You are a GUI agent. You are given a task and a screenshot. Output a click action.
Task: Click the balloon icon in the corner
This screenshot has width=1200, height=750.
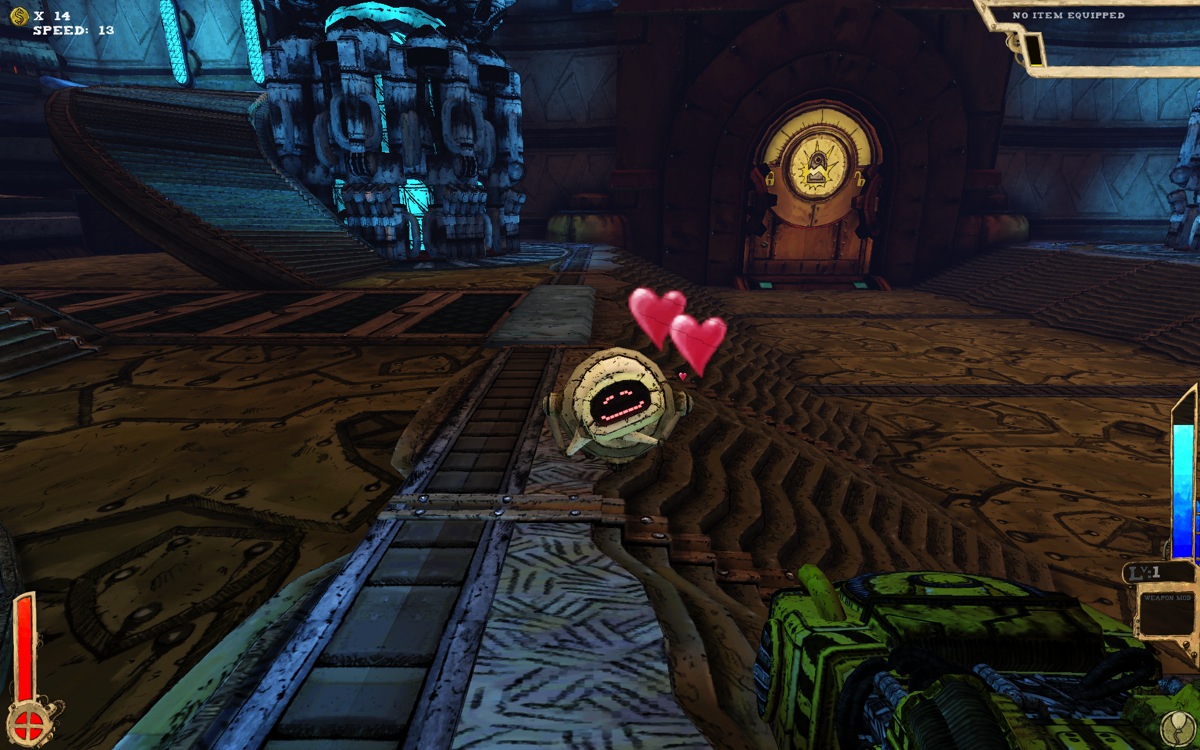(1180, 727)
